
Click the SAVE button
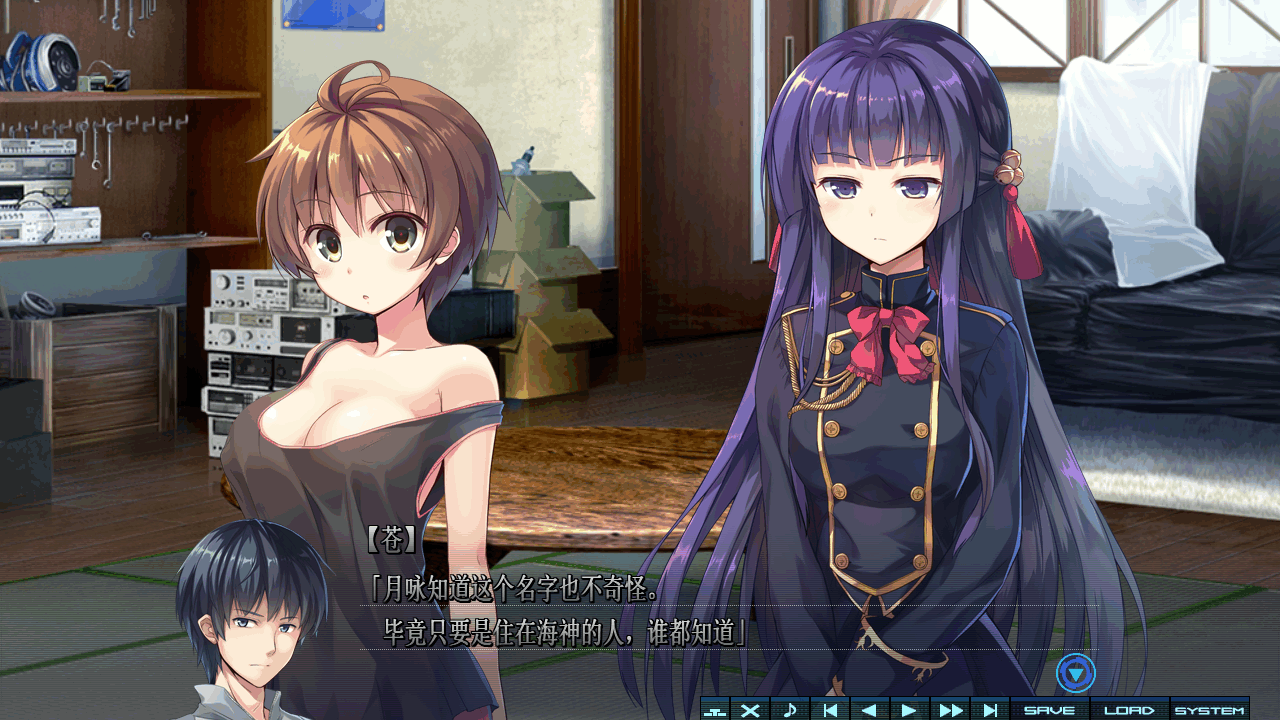pos(1047,706)
